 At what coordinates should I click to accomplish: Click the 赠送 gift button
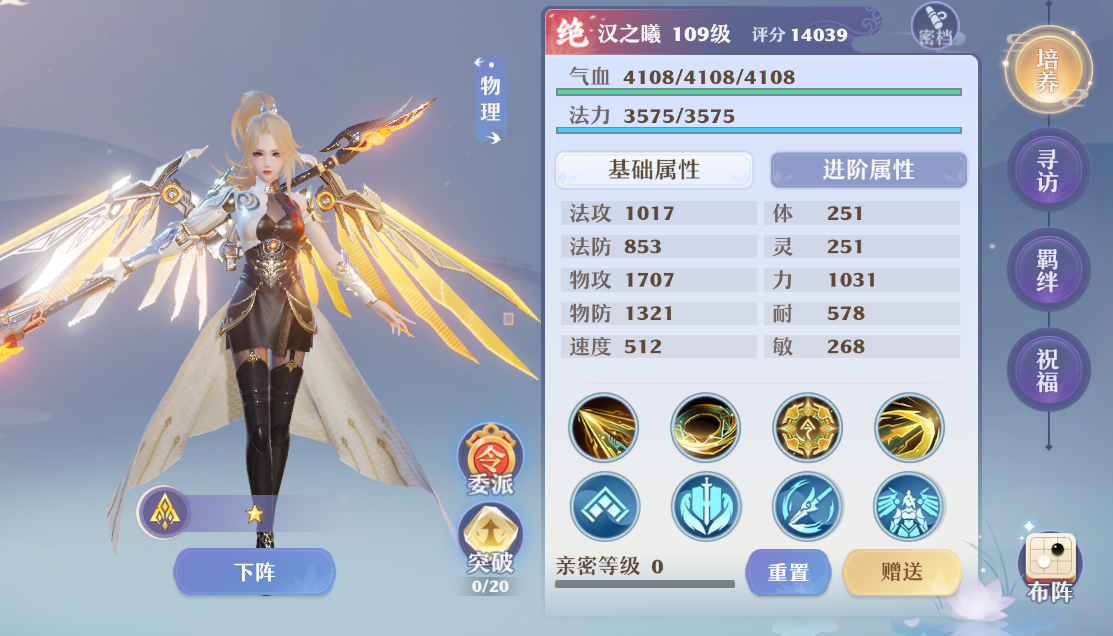[901, 572]
